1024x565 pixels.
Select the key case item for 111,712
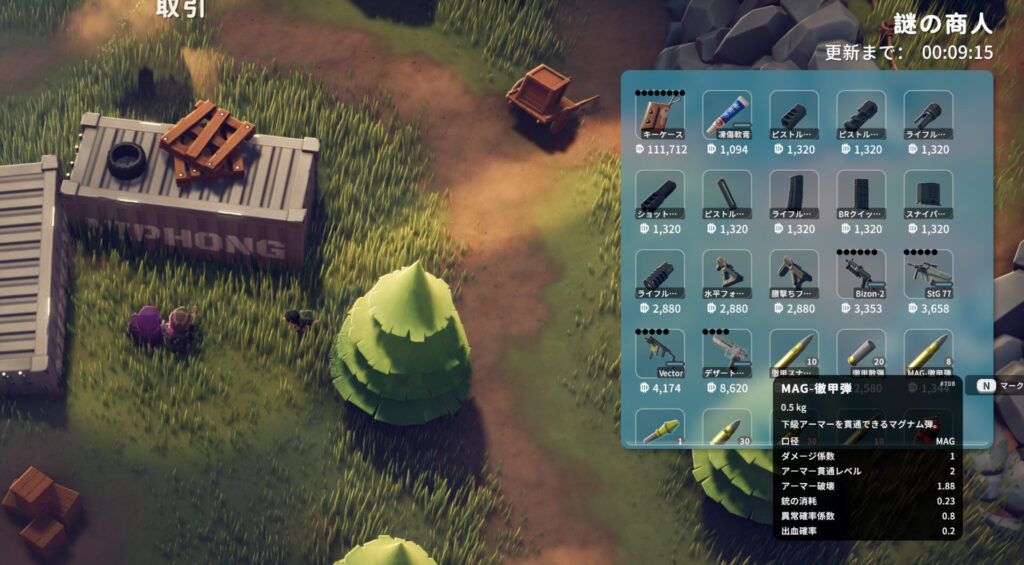point(660,116)
